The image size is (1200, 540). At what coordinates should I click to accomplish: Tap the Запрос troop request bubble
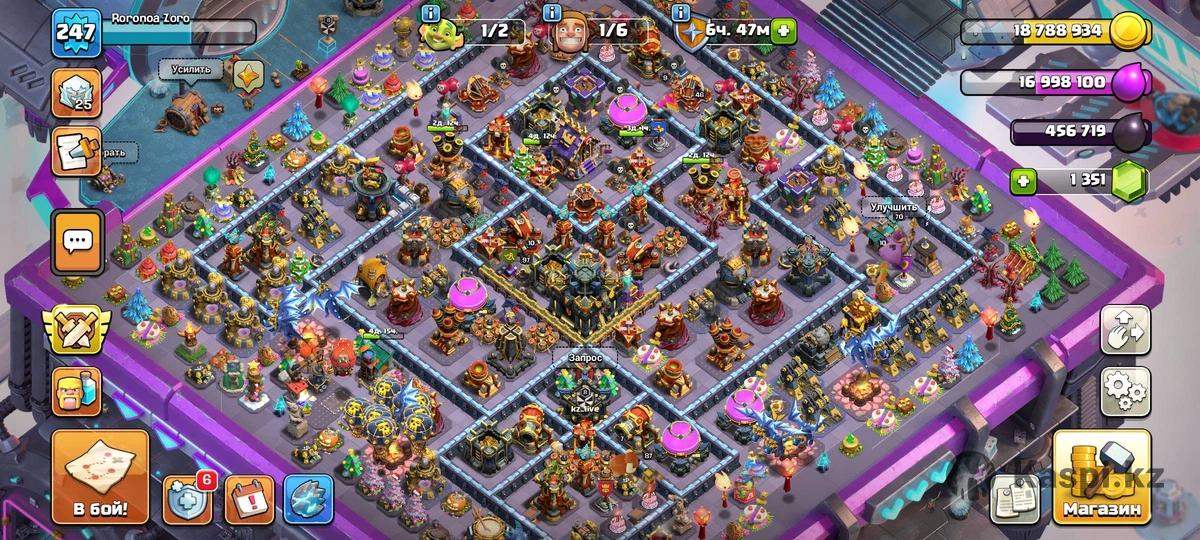click(x=583, y=355)
